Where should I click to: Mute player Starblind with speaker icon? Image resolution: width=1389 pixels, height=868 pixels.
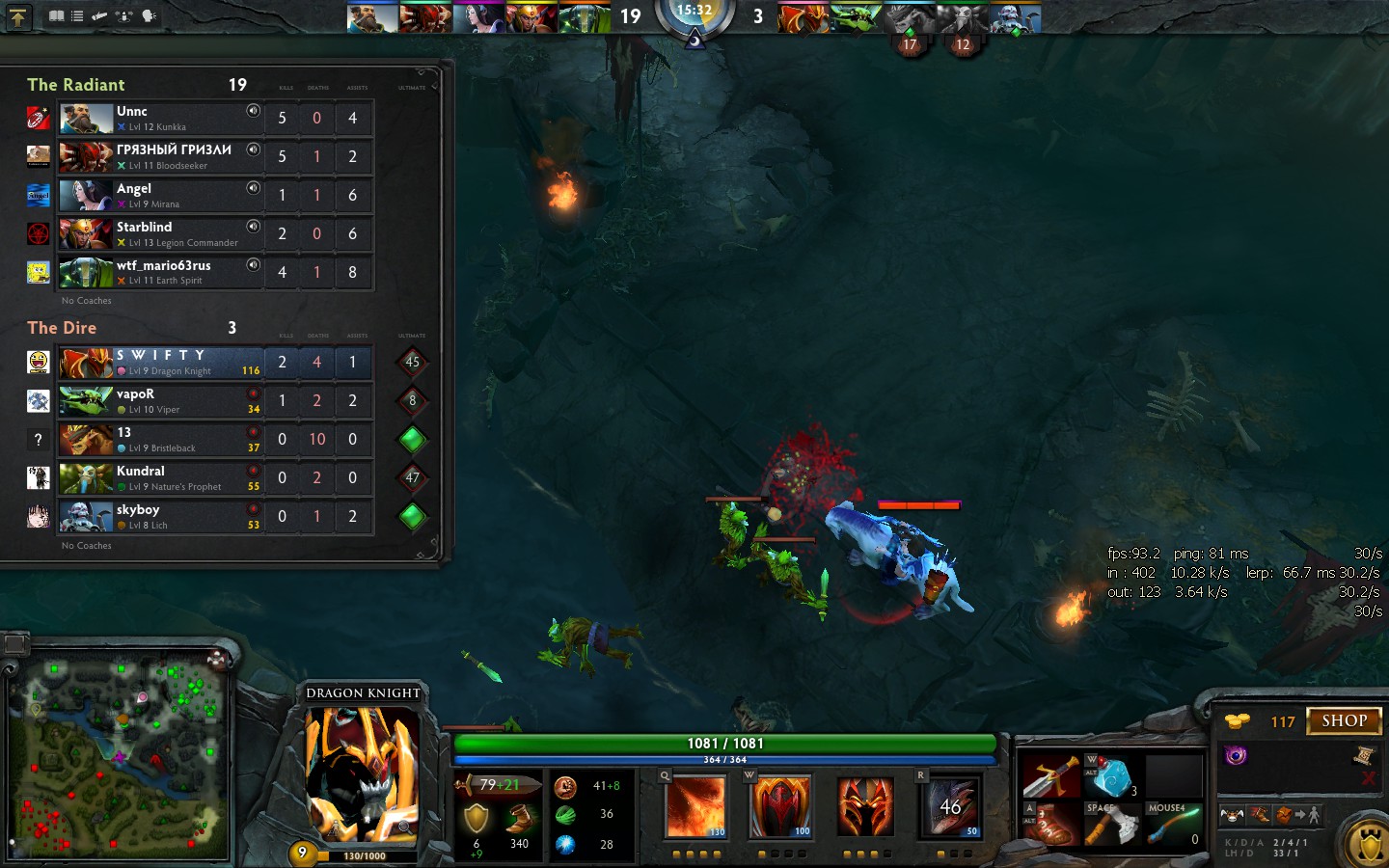pyautogui.click(x=253, y=227)
